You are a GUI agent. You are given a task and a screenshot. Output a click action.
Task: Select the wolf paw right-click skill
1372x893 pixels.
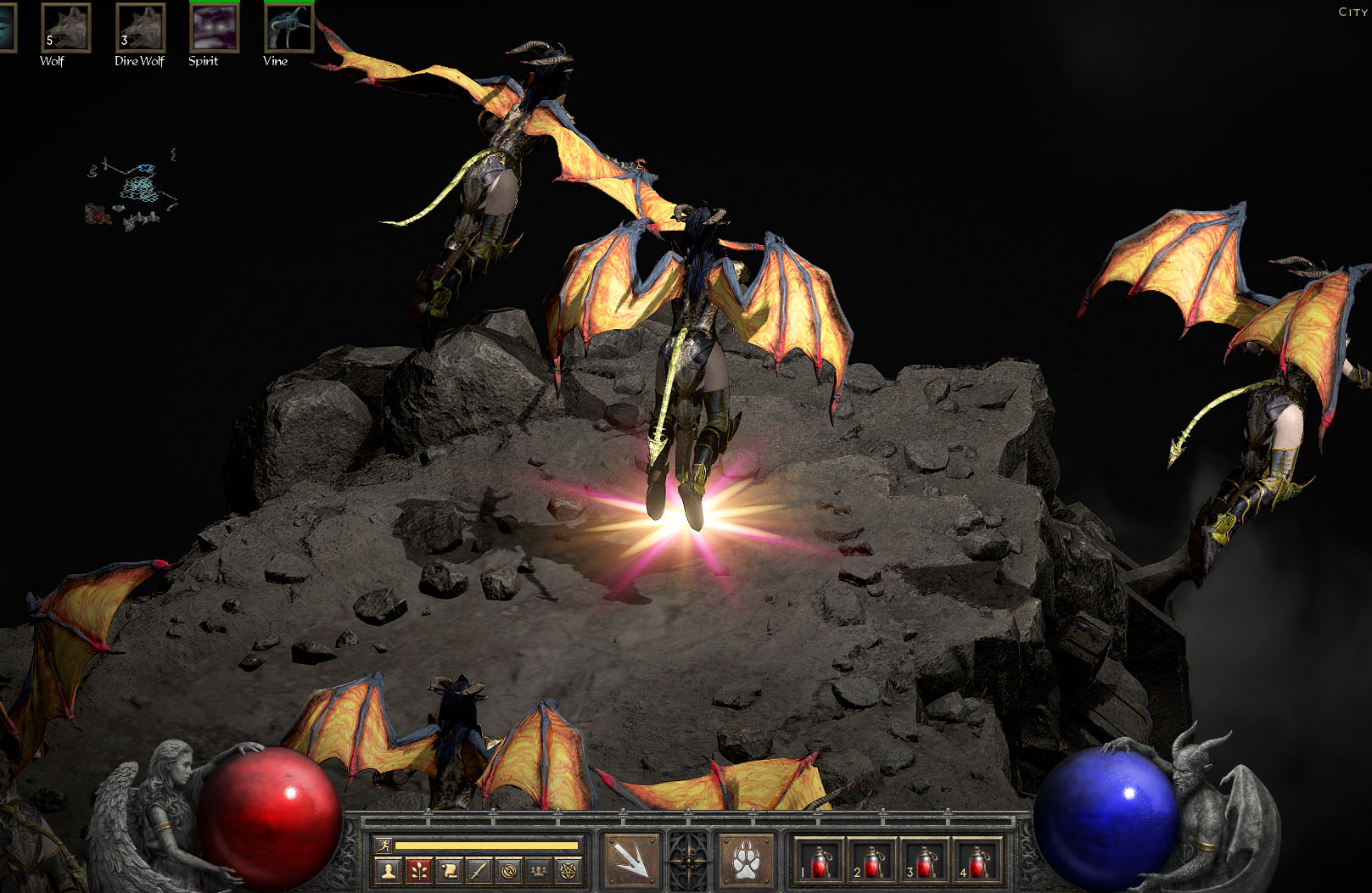(746, 862)
